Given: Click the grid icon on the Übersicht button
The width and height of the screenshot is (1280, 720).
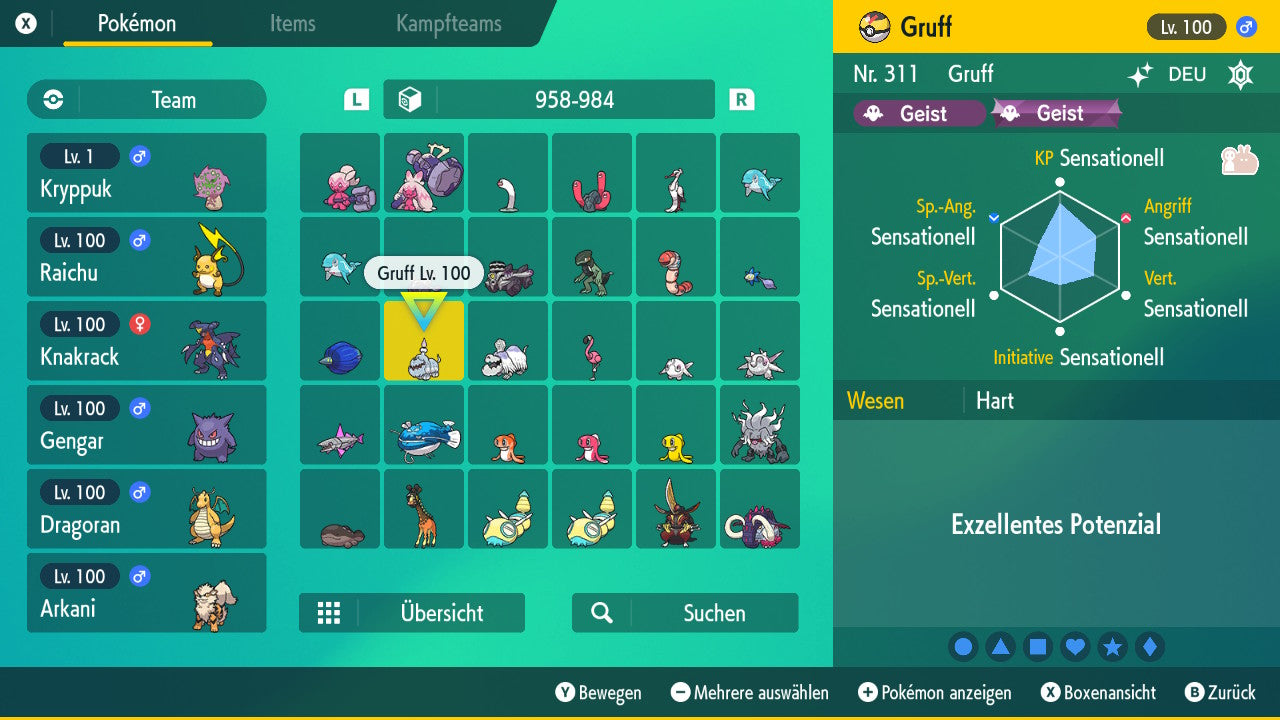Looking at the screenshot, I should pos(329,612).
